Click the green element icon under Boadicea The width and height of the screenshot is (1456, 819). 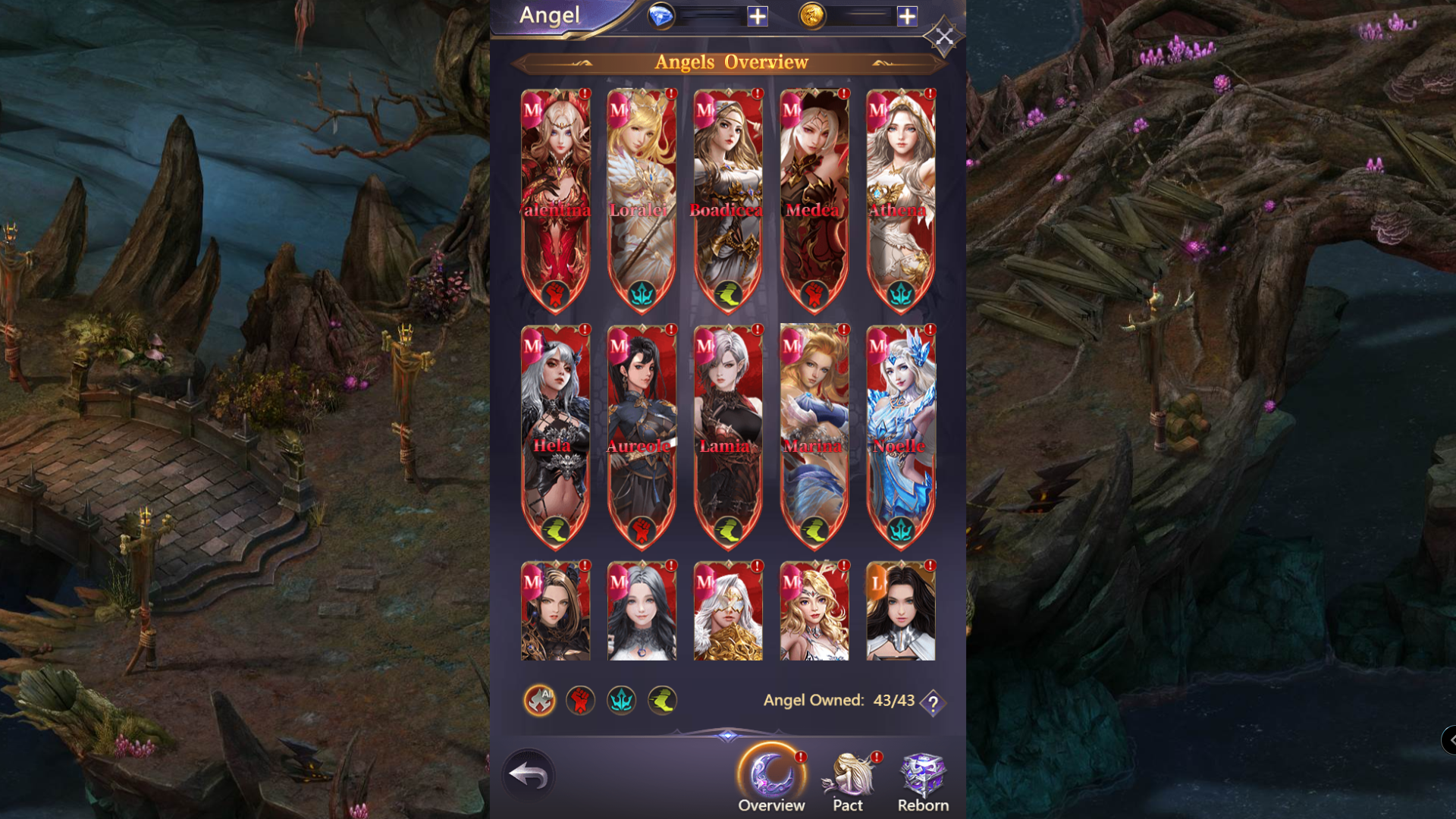(x=727, y=293)
